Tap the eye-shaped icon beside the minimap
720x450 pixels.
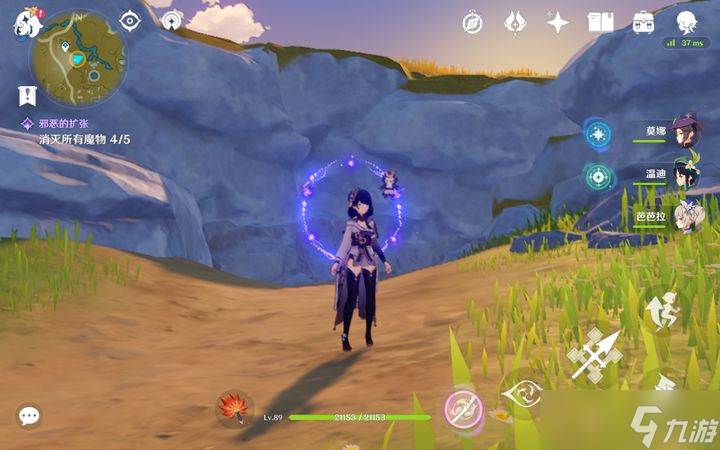point(130,20)
